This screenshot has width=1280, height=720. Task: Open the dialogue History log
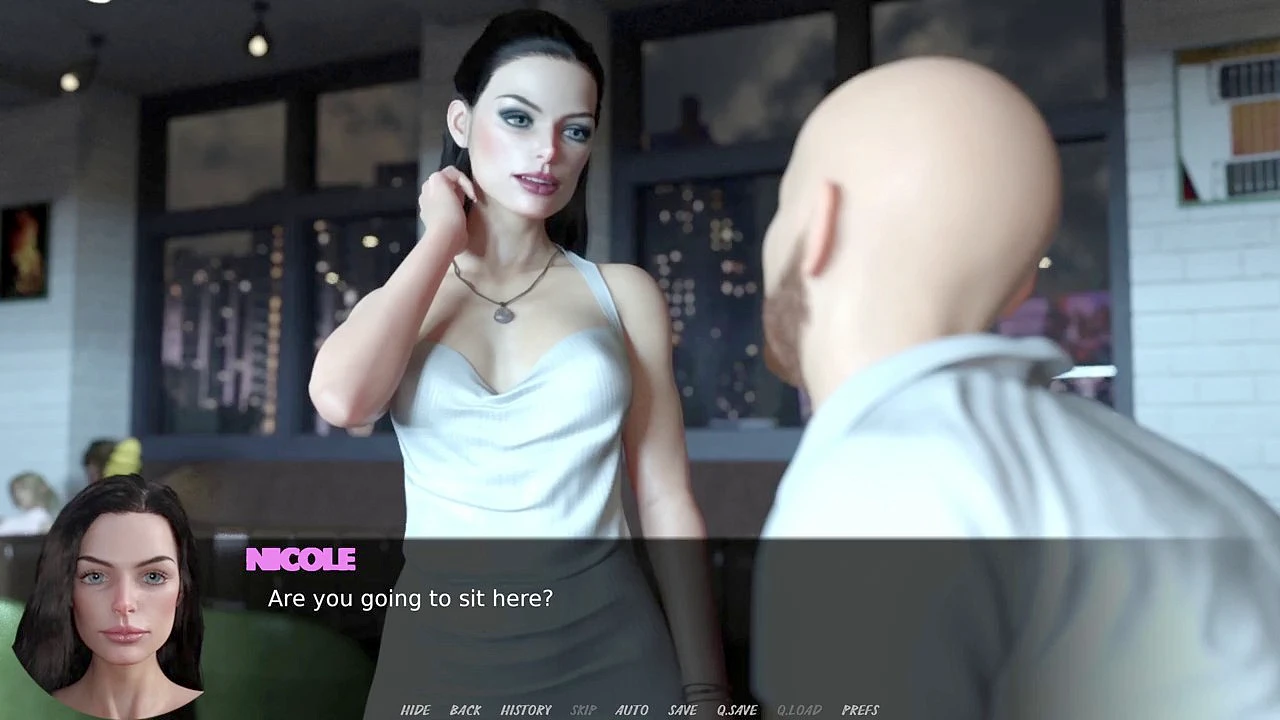[x=526, y=710]
